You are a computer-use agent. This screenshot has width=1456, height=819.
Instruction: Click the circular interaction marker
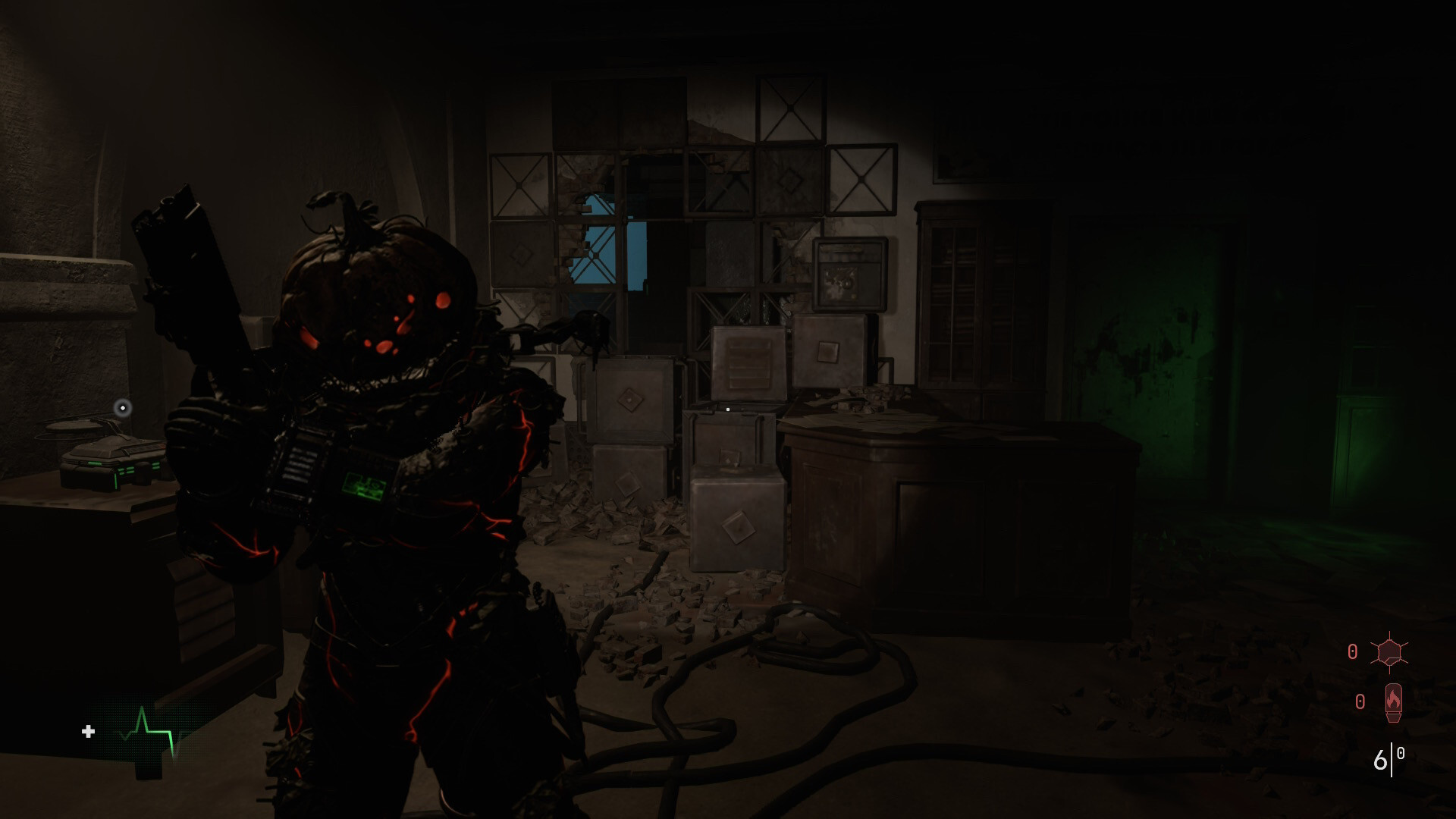click(123, 409)
